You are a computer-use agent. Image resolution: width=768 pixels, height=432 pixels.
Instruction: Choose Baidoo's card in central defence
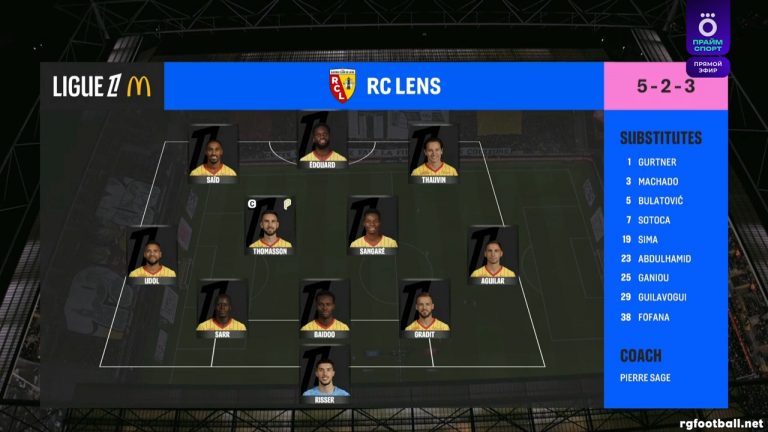click(325, 309)
